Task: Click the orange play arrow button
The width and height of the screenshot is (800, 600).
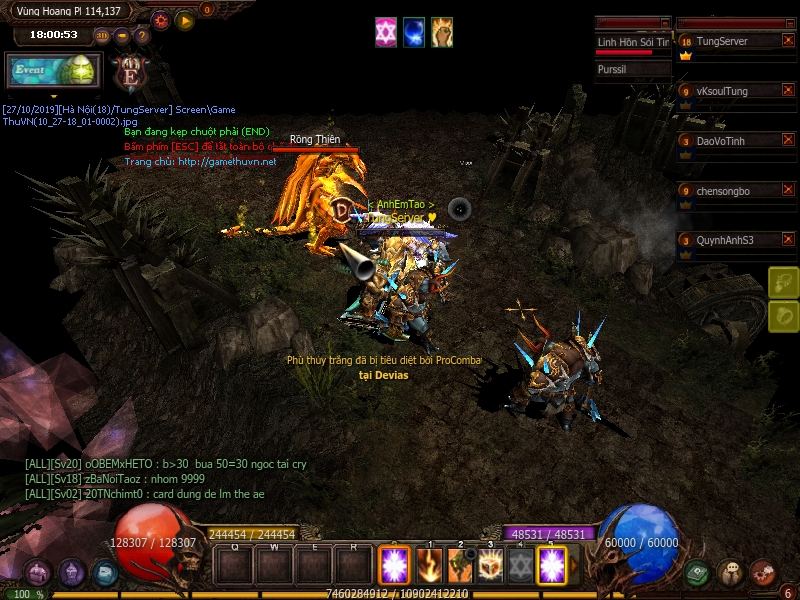Action: point(185,20)
